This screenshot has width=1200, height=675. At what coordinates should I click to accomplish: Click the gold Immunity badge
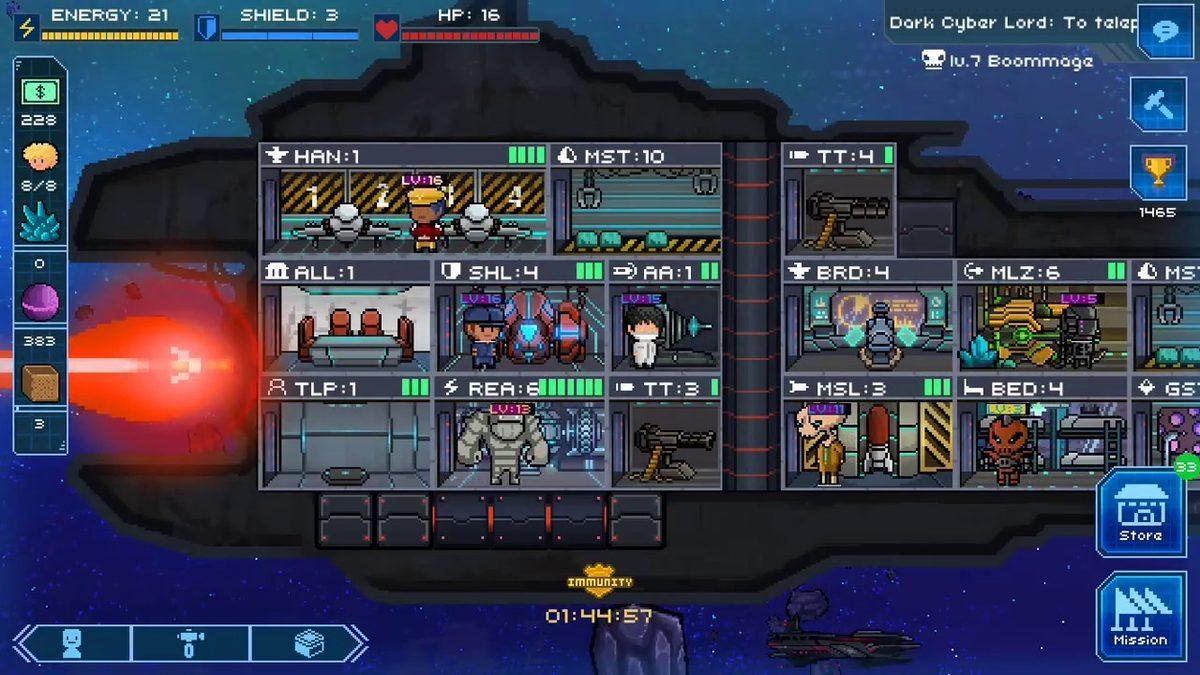pos(599,580)
